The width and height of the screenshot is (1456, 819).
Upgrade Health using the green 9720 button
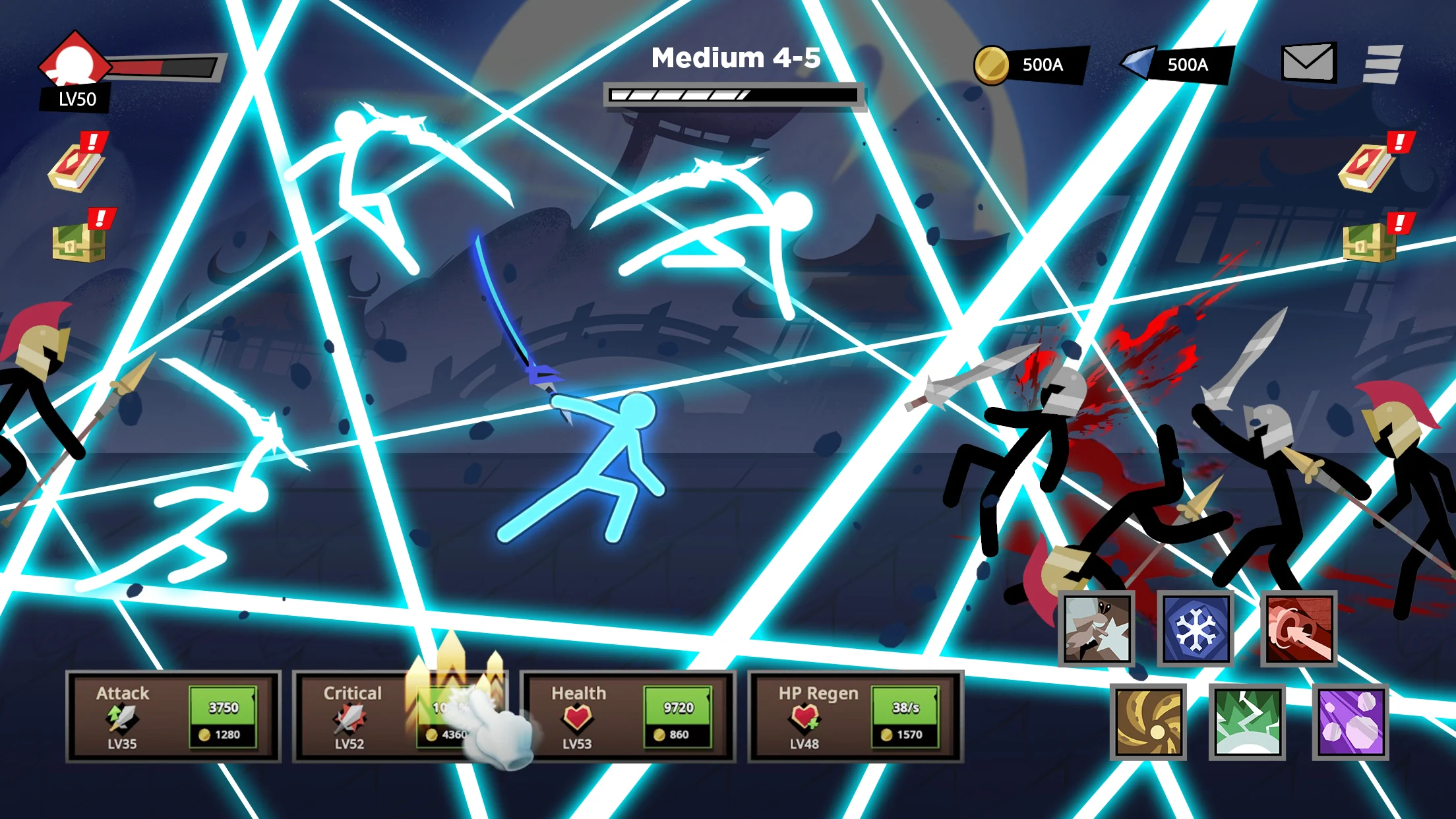(x=678, y=717)
